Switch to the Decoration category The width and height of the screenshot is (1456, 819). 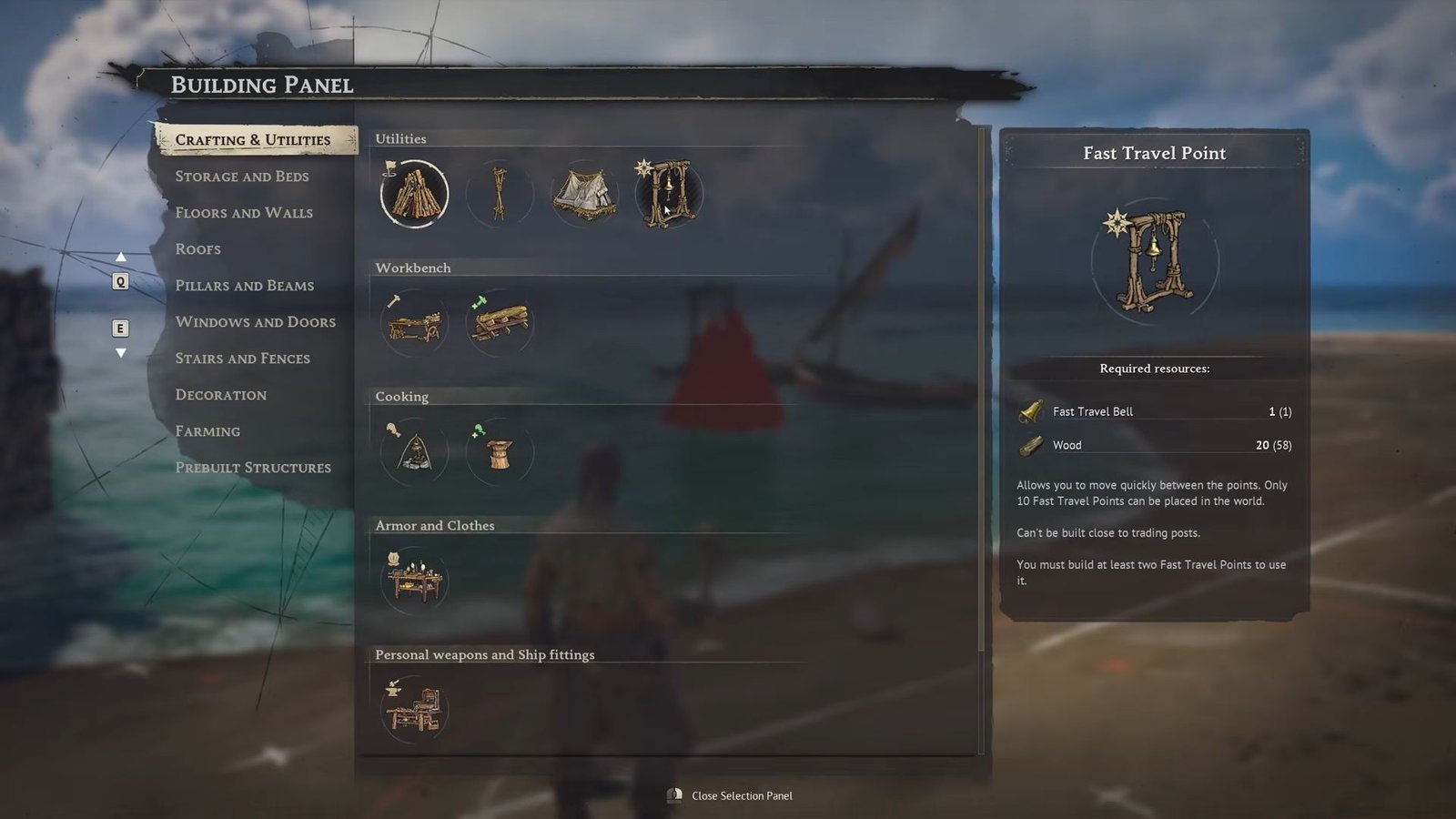[221, 395]
